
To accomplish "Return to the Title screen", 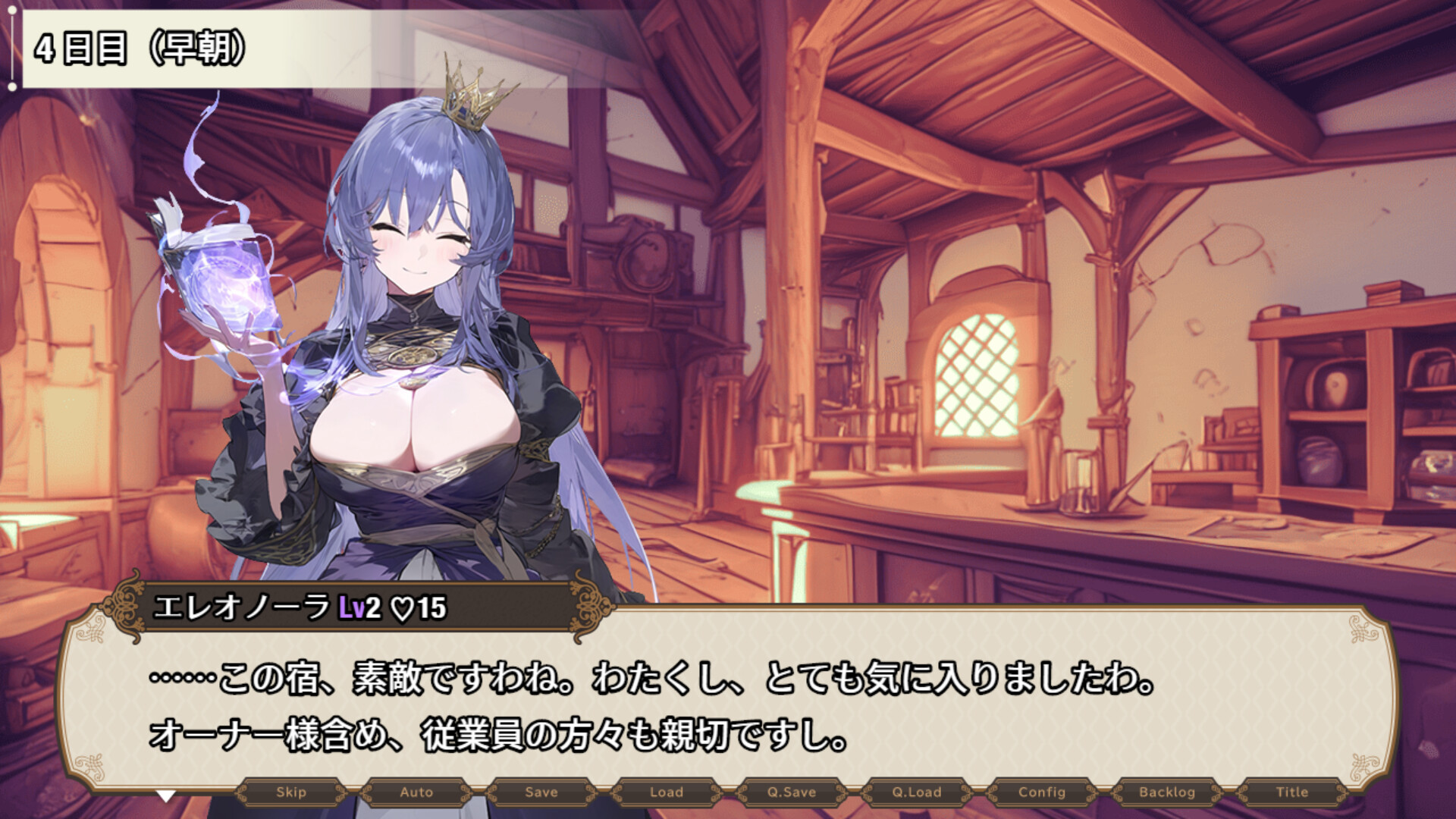I will tap(1292, 793).
